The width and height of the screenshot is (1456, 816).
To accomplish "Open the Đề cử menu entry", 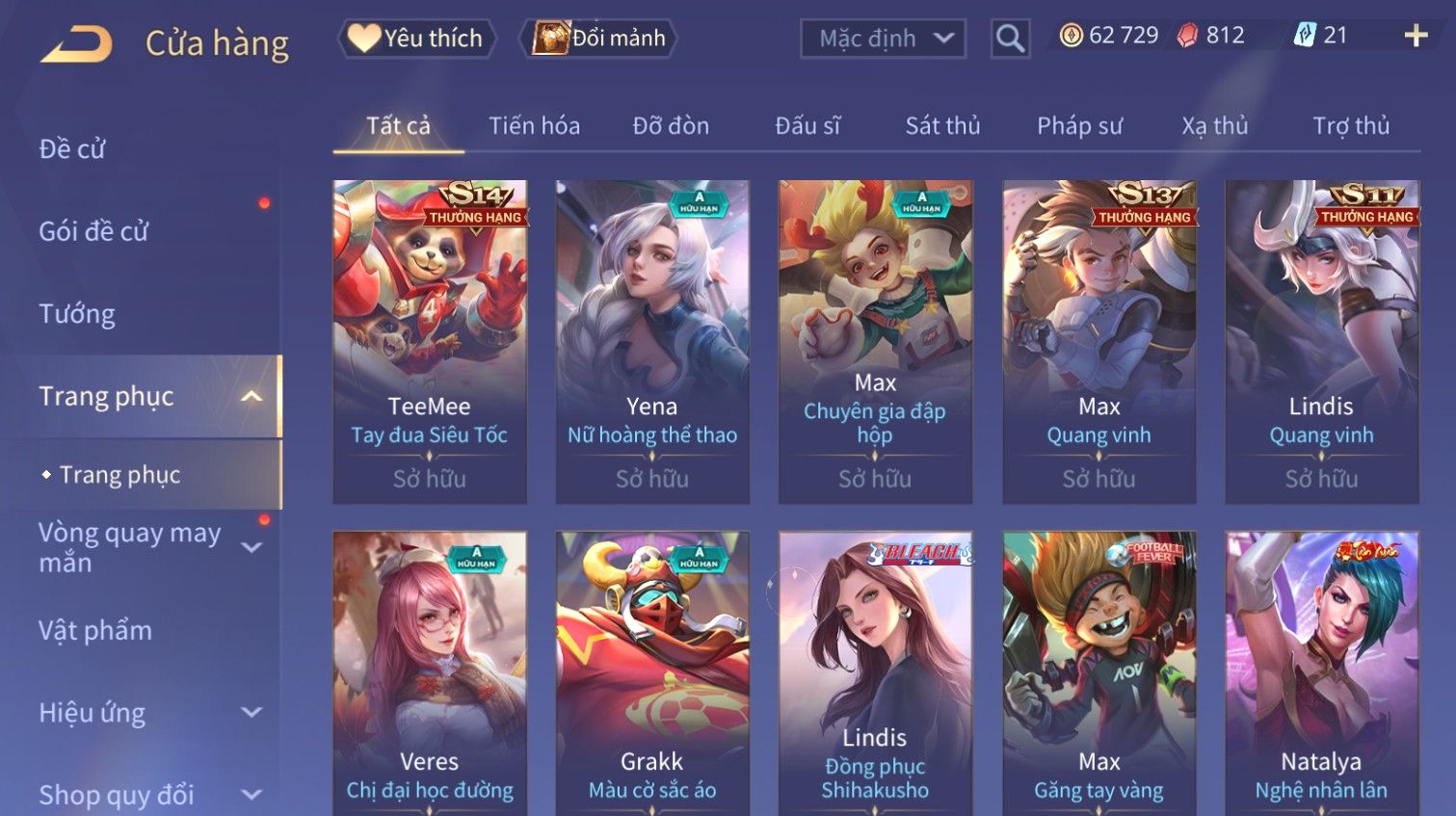I will [x=72, y=149].
